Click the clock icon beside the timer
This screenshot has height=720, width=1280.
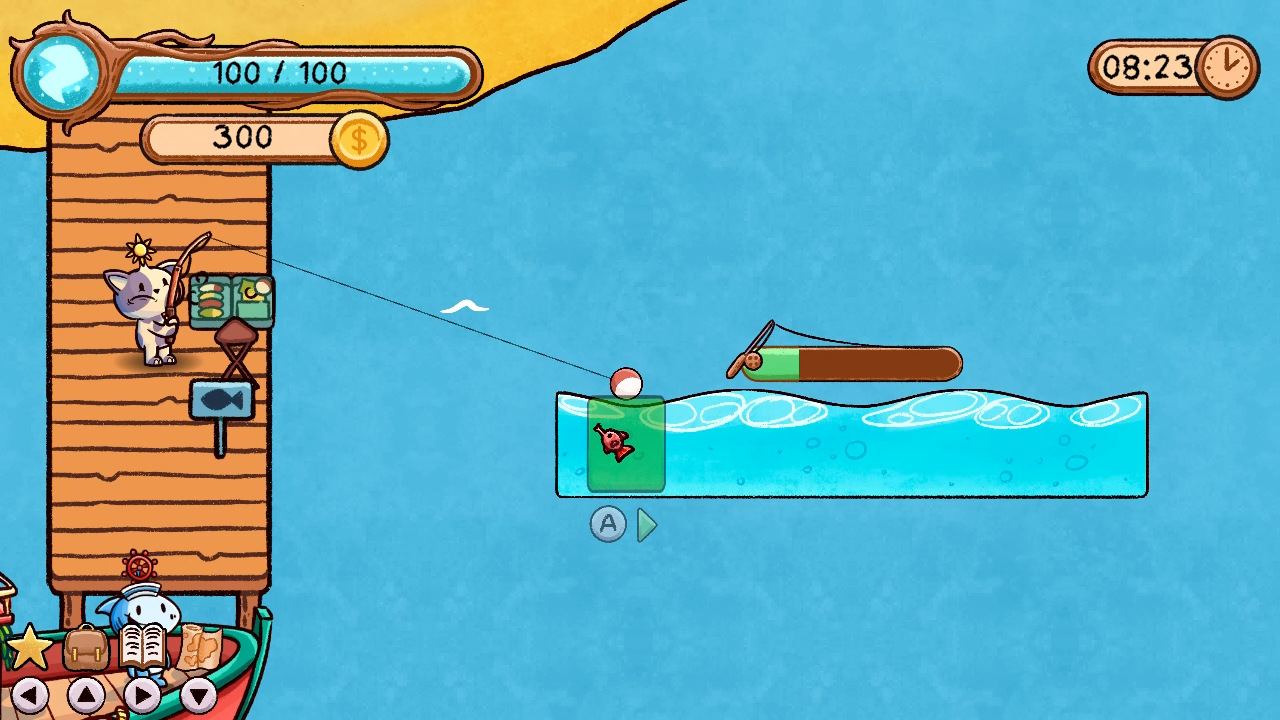click(x=1229, y=68)
